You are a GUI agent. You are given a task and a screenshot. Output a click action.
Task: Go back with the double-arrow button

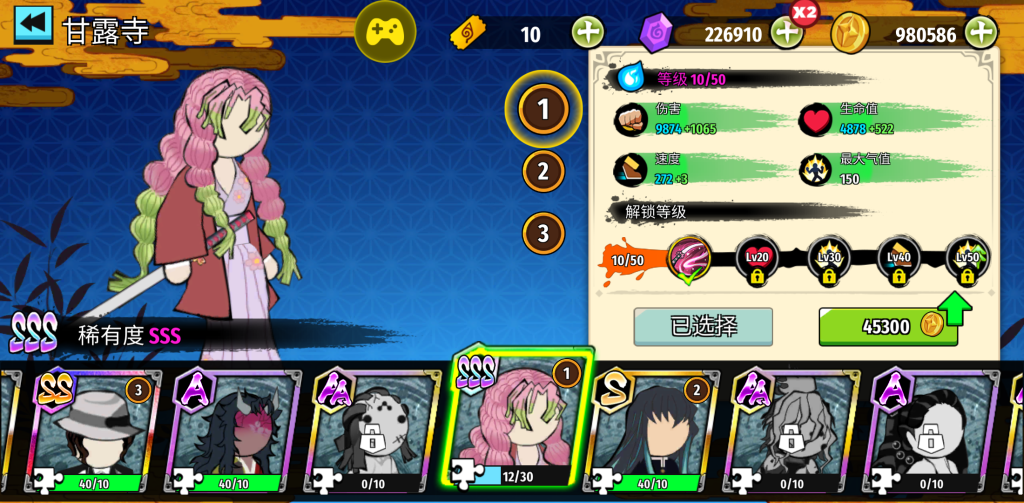coord(33,25)
